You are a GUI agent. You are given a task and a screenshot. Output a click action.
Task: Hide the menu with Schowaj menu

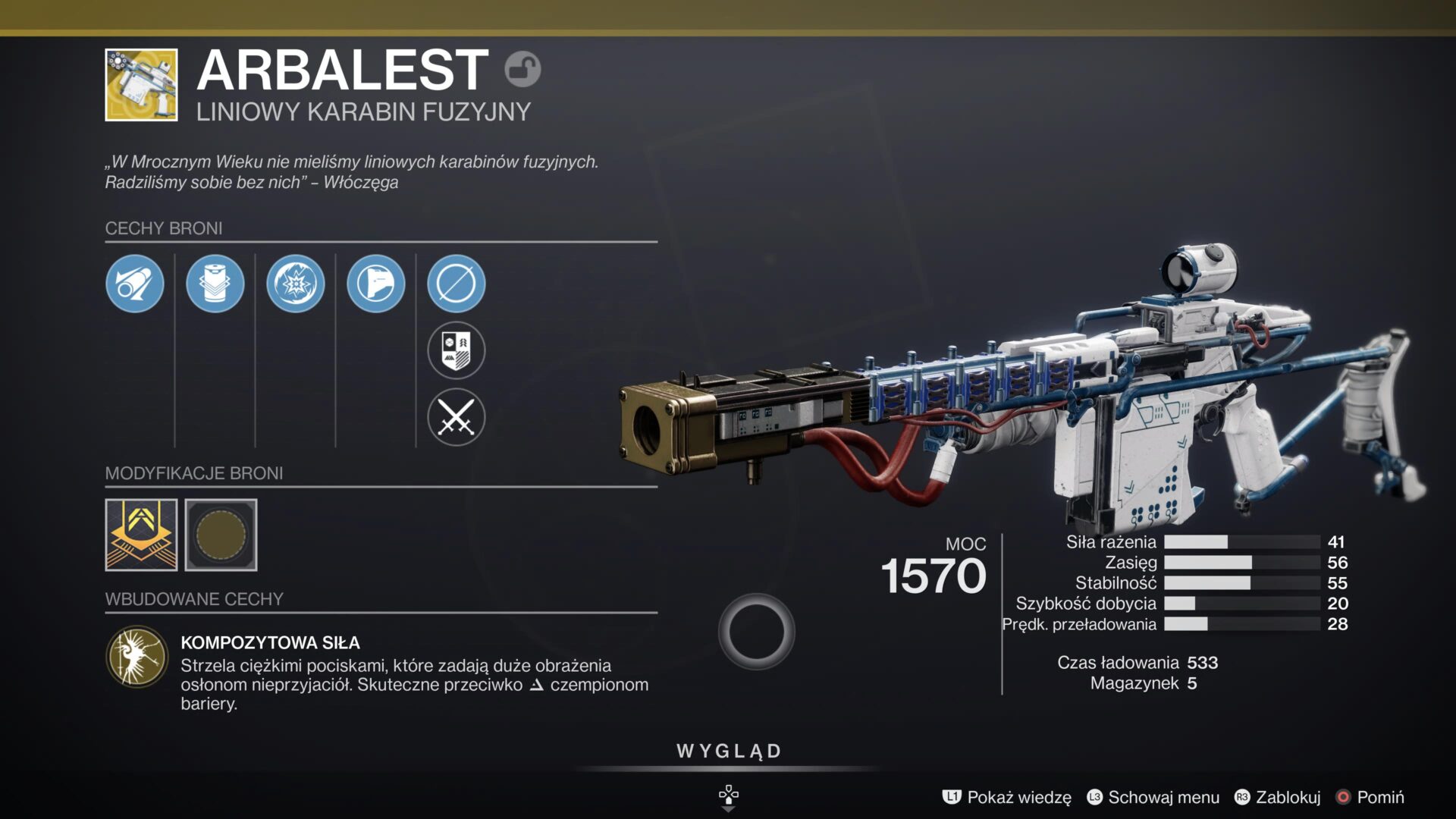pyautogui.click(x=1153, y=797)
